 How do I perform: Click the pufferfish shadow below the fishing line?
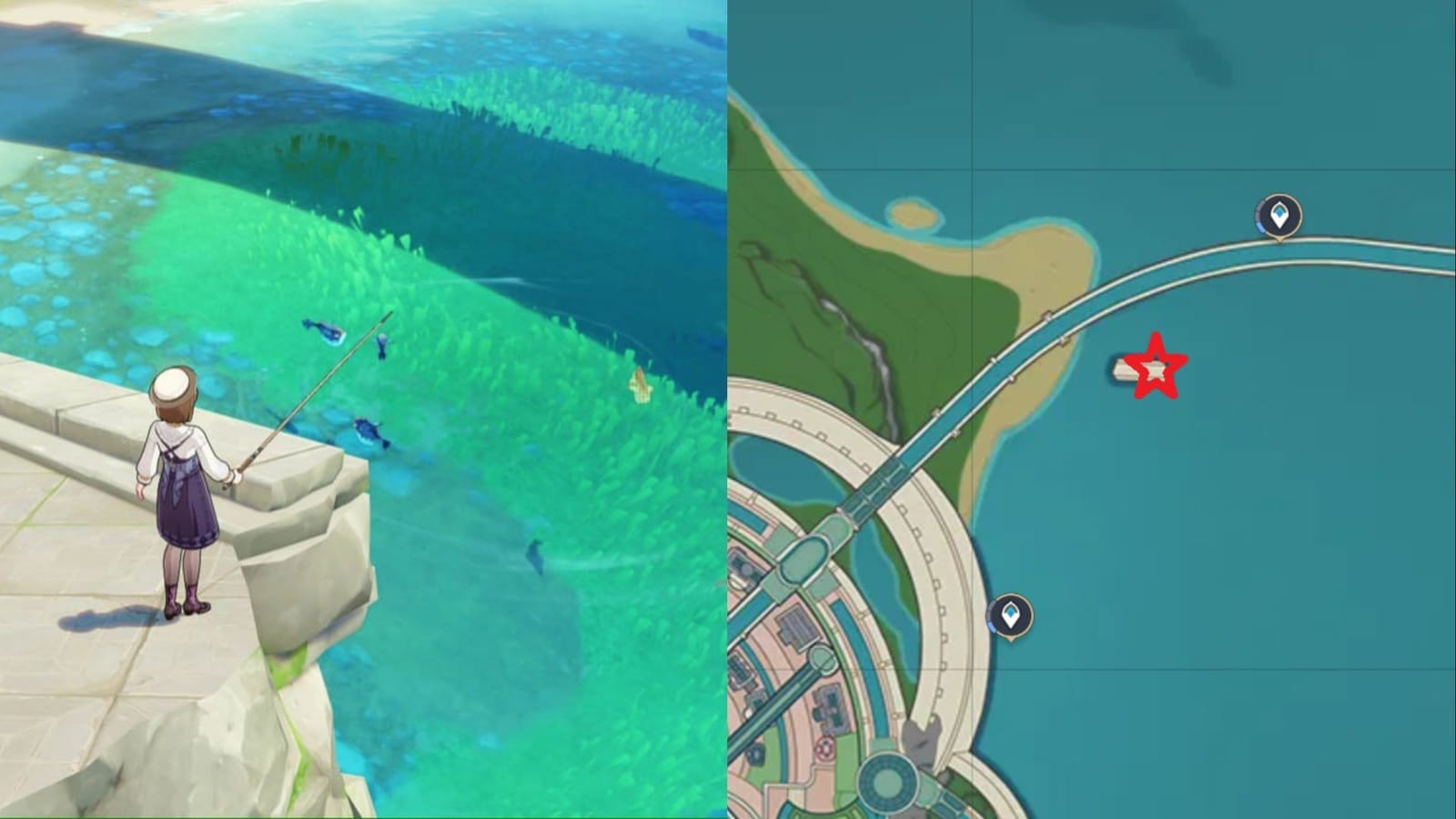[x=369, y=430]
